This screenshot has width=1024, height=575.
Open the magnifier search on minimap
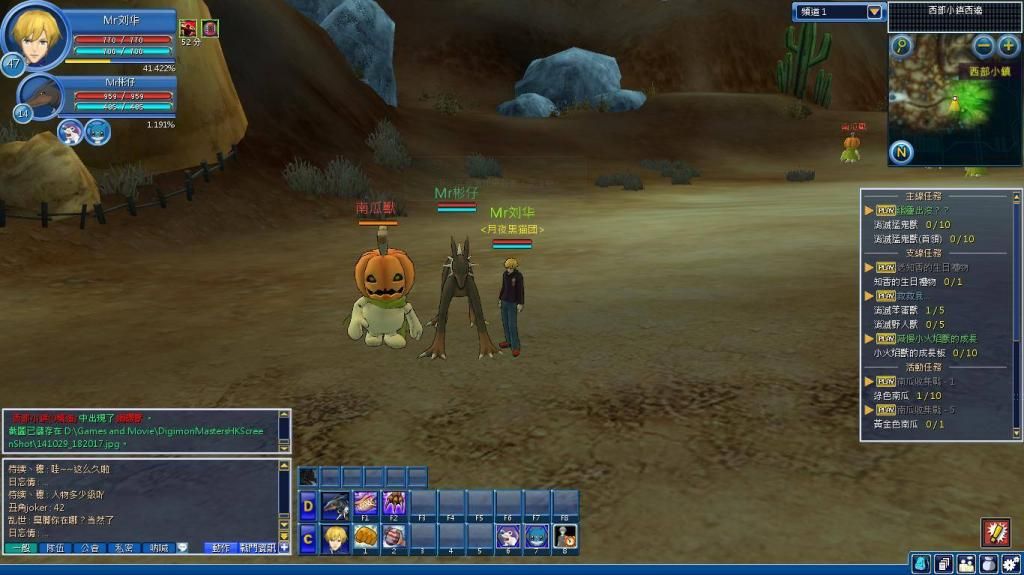902,46
